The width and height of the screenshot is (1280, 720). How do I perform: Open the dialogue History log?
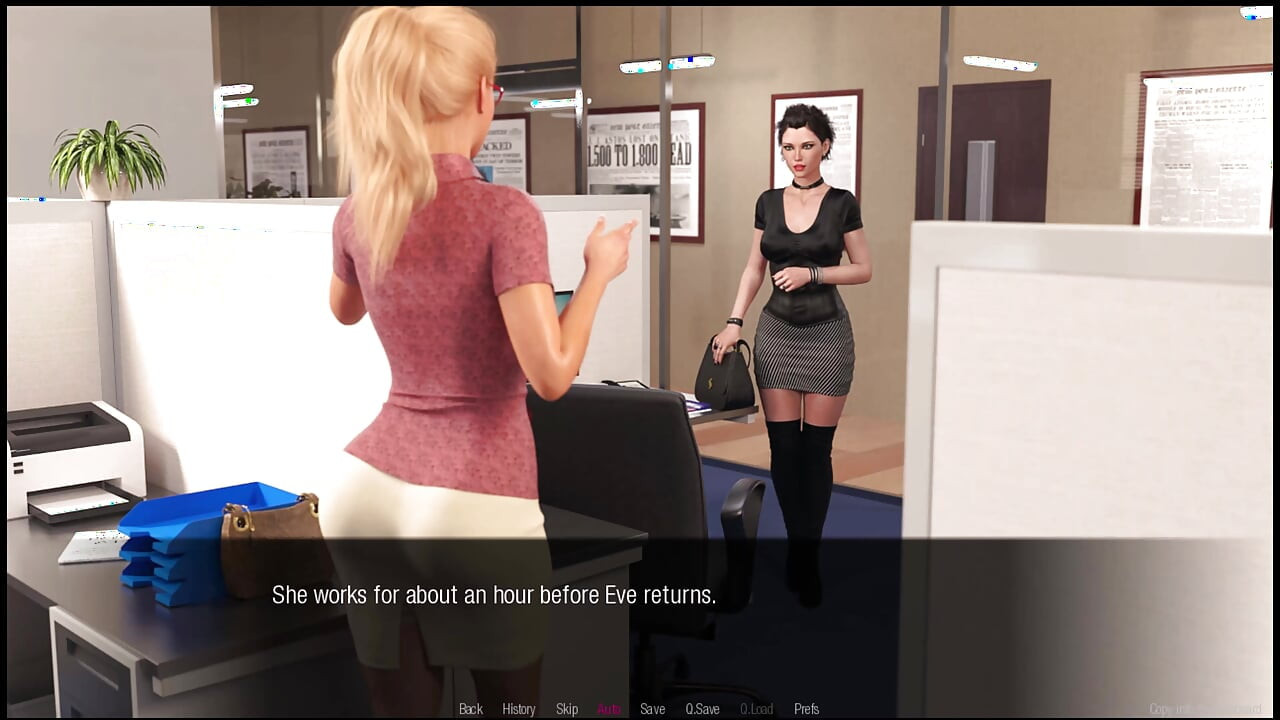[518, 708]
